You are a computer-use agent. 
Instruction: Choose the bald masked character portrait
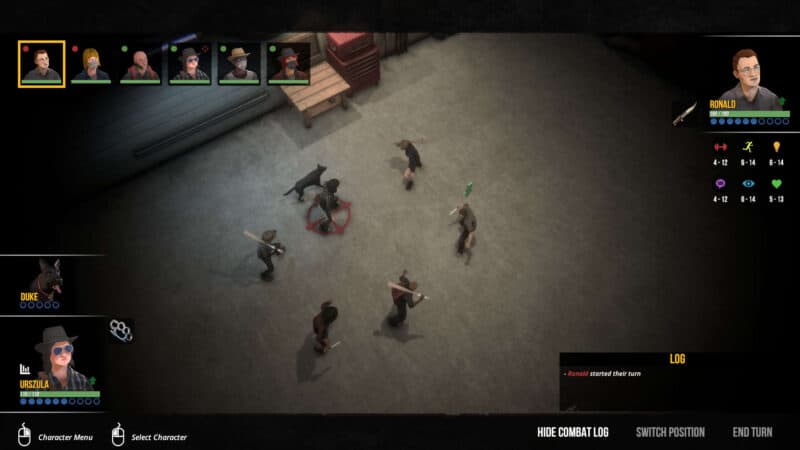(x=140, y=63)
